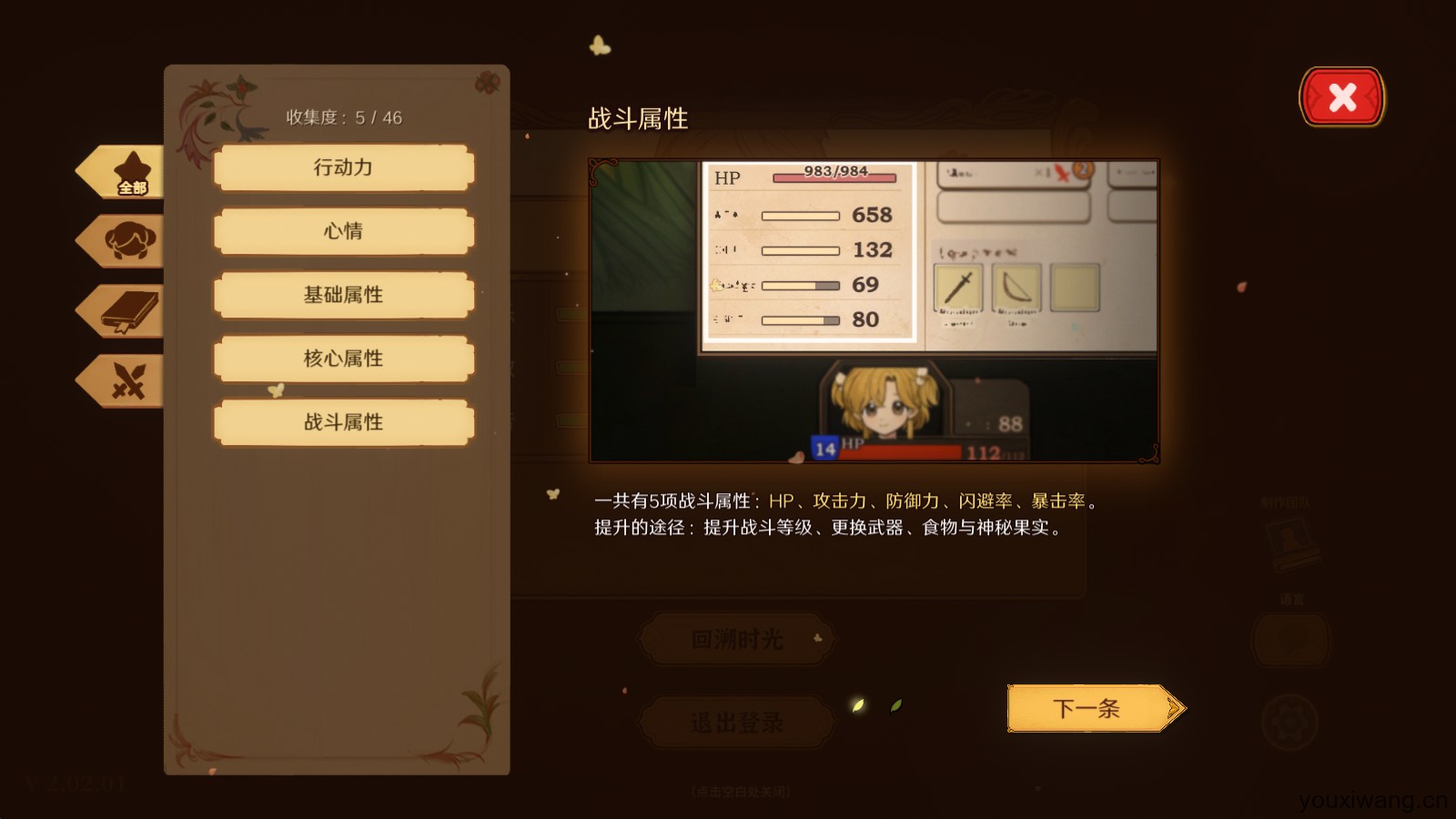Open the 行动力 guide entry

pos(343,167)
